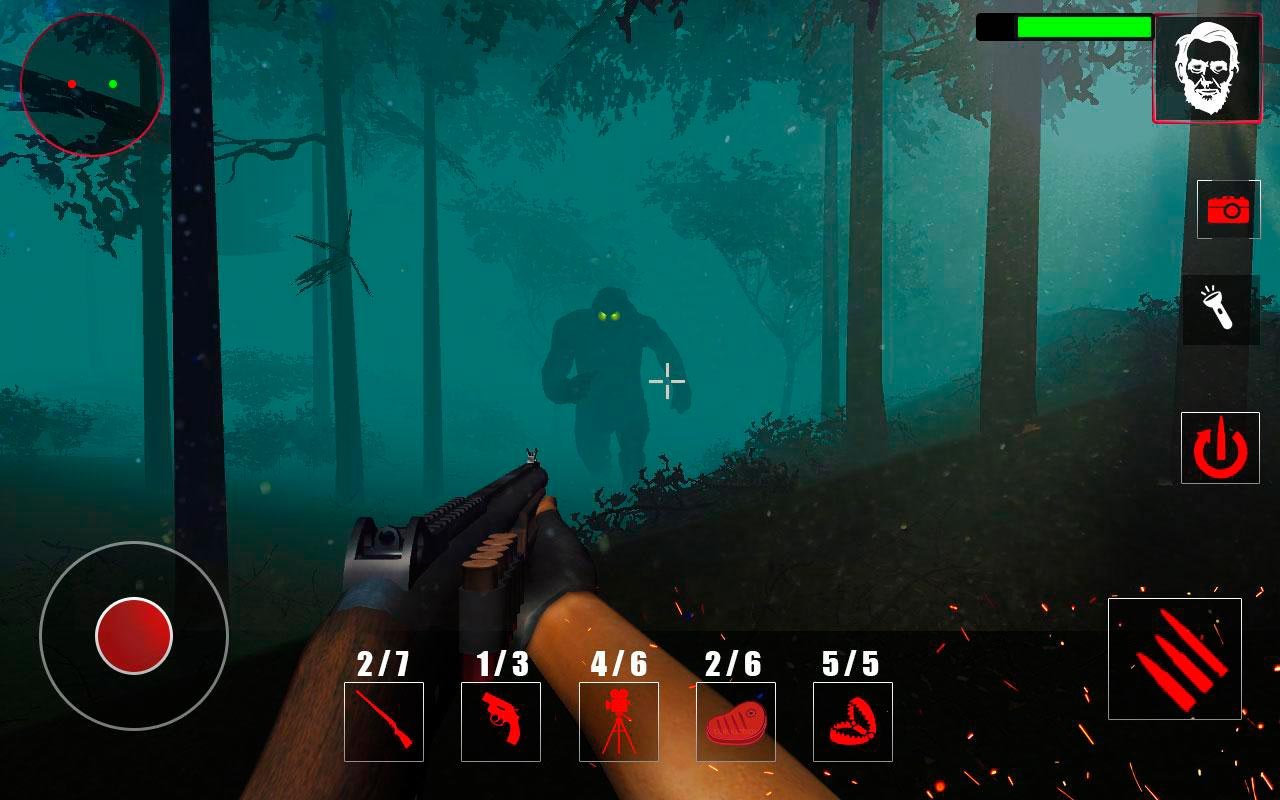Click the red power button
Viewport: 1280px width, 800px height.
coord(1220,447)
